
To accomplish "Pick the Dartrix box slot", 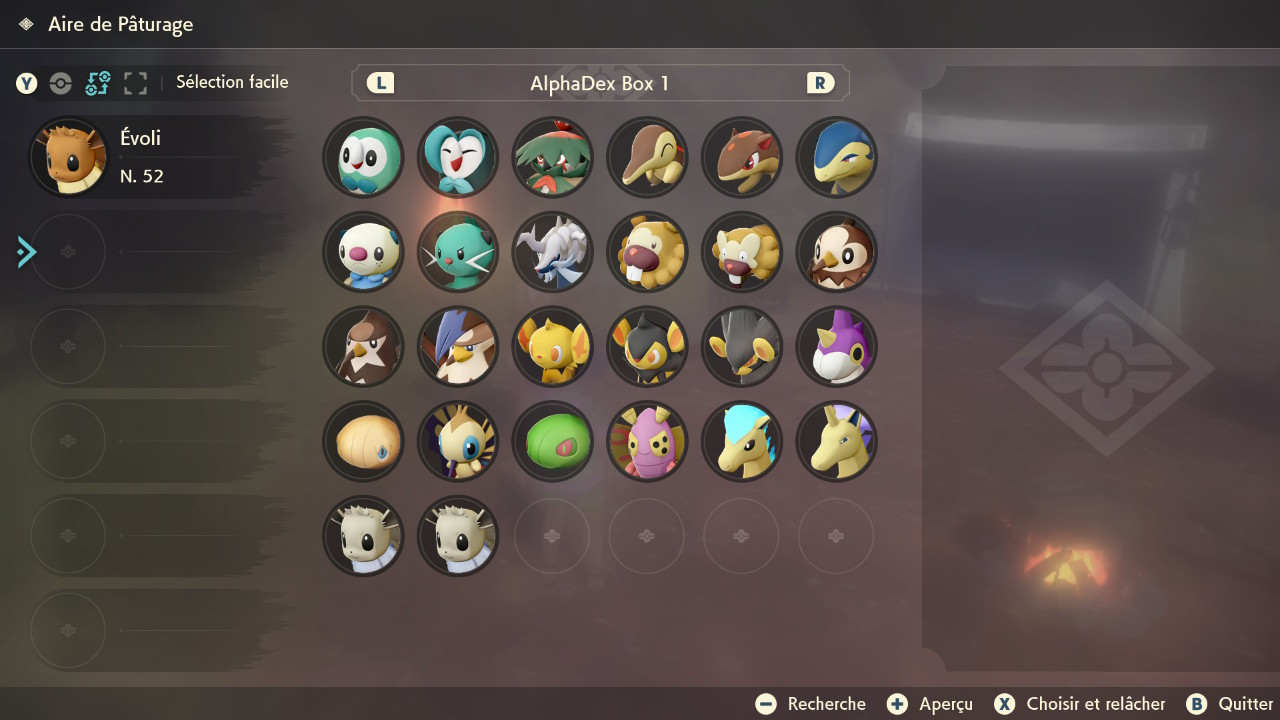I will pyautogui.click(x=458, y=157).
